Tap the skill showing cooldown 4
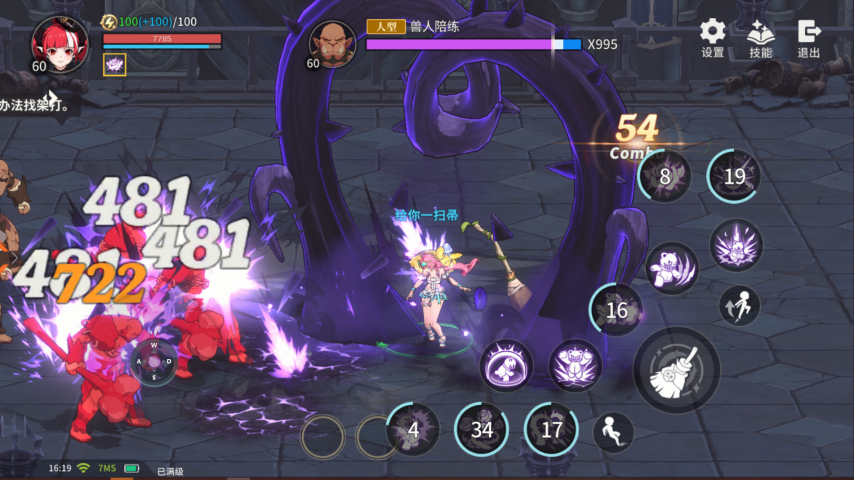 (413, 430)
